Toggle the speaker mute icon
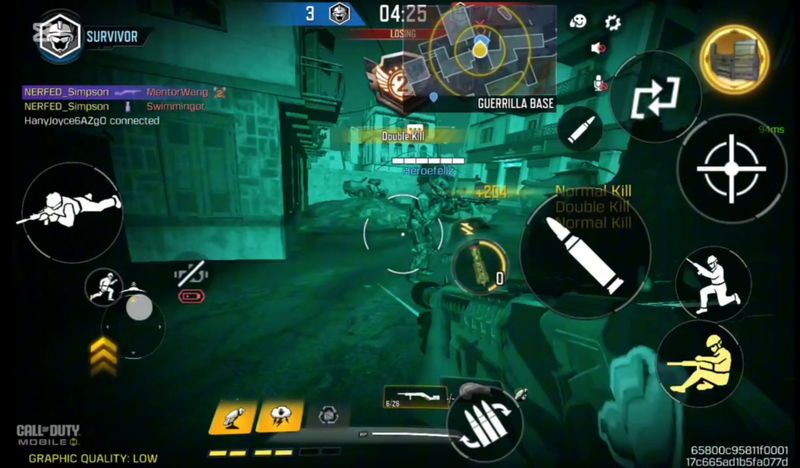The height and width of the screenshot is (468, 800). click(599, 48)
